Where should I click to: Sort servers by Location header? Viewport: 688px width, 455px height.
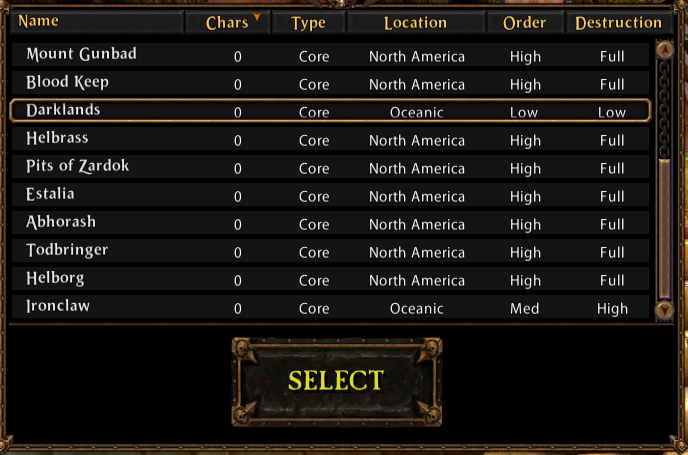[x=415, y=22]
